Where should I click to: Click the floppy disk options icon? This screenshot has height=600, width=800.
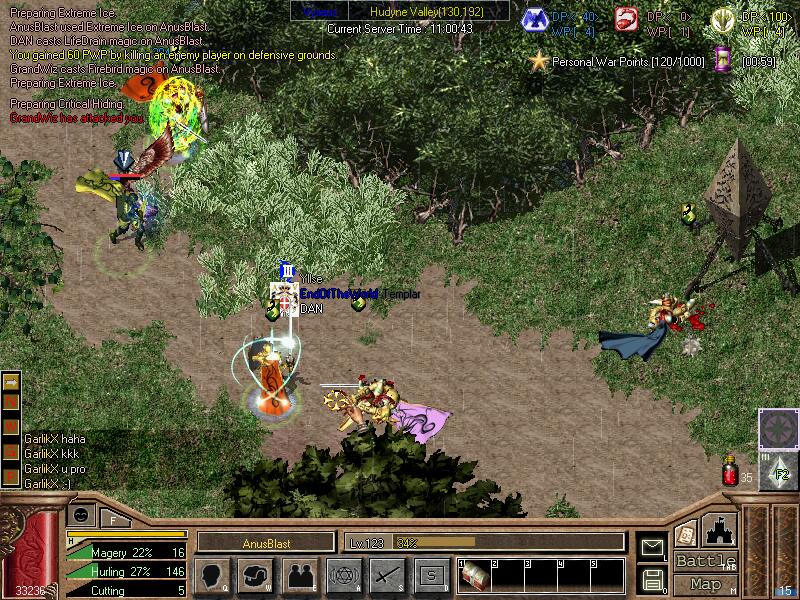652,579
